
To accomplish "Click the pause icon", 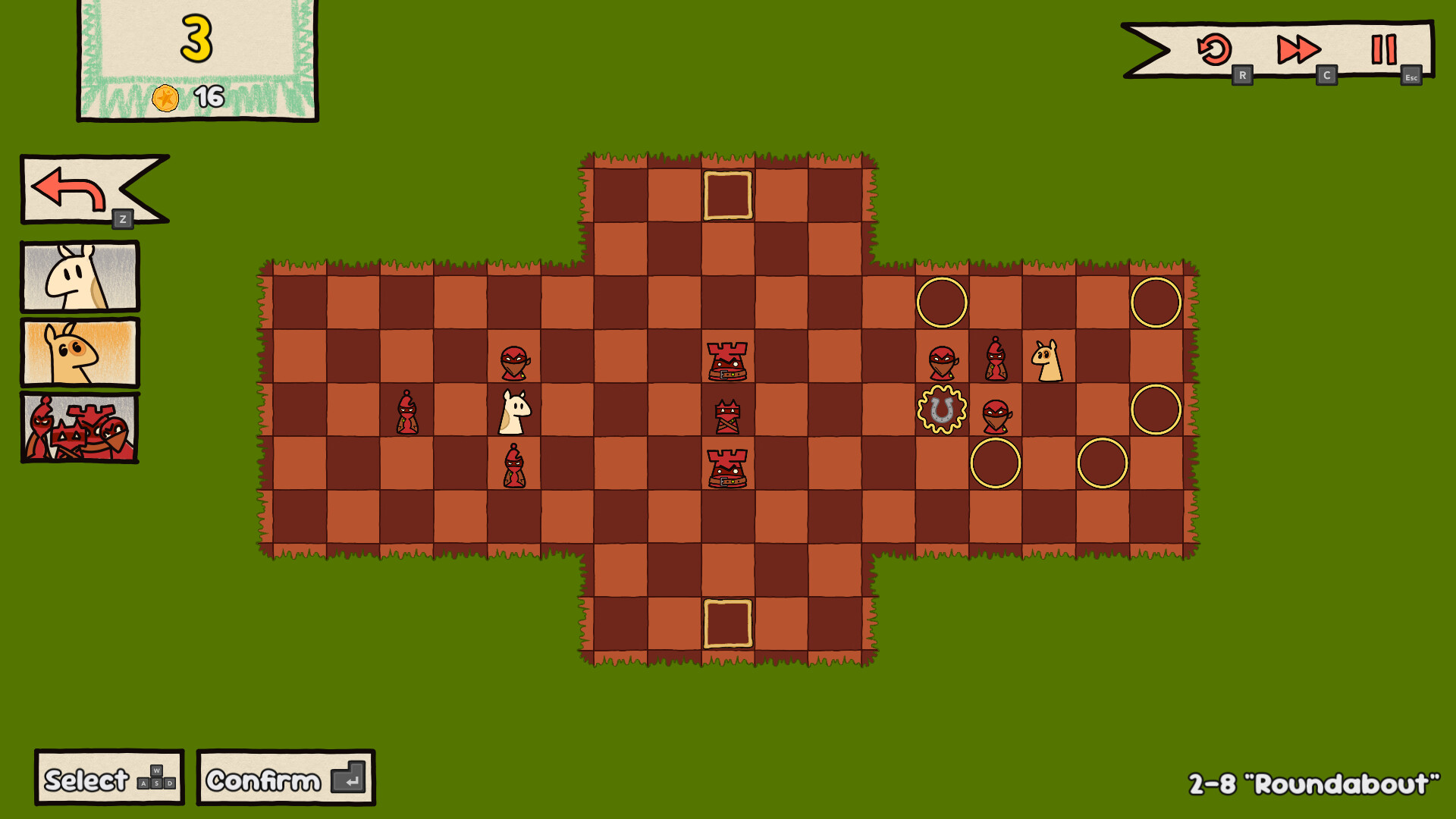I will pyautogui.click(x=1383, y=48).
